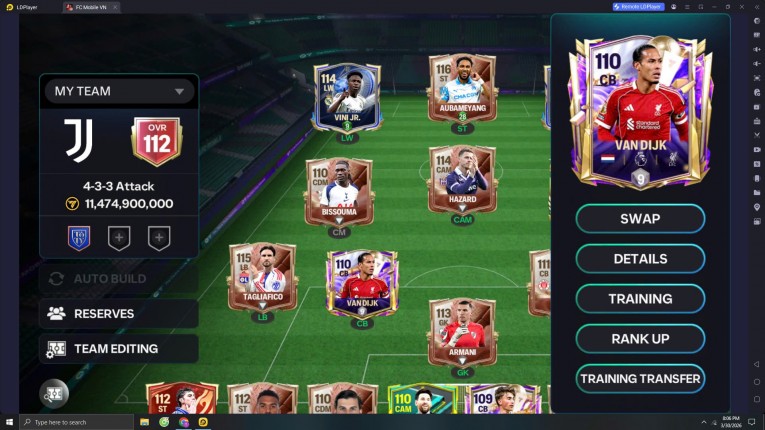Go to TEAM EDITING

coord(119,349)
